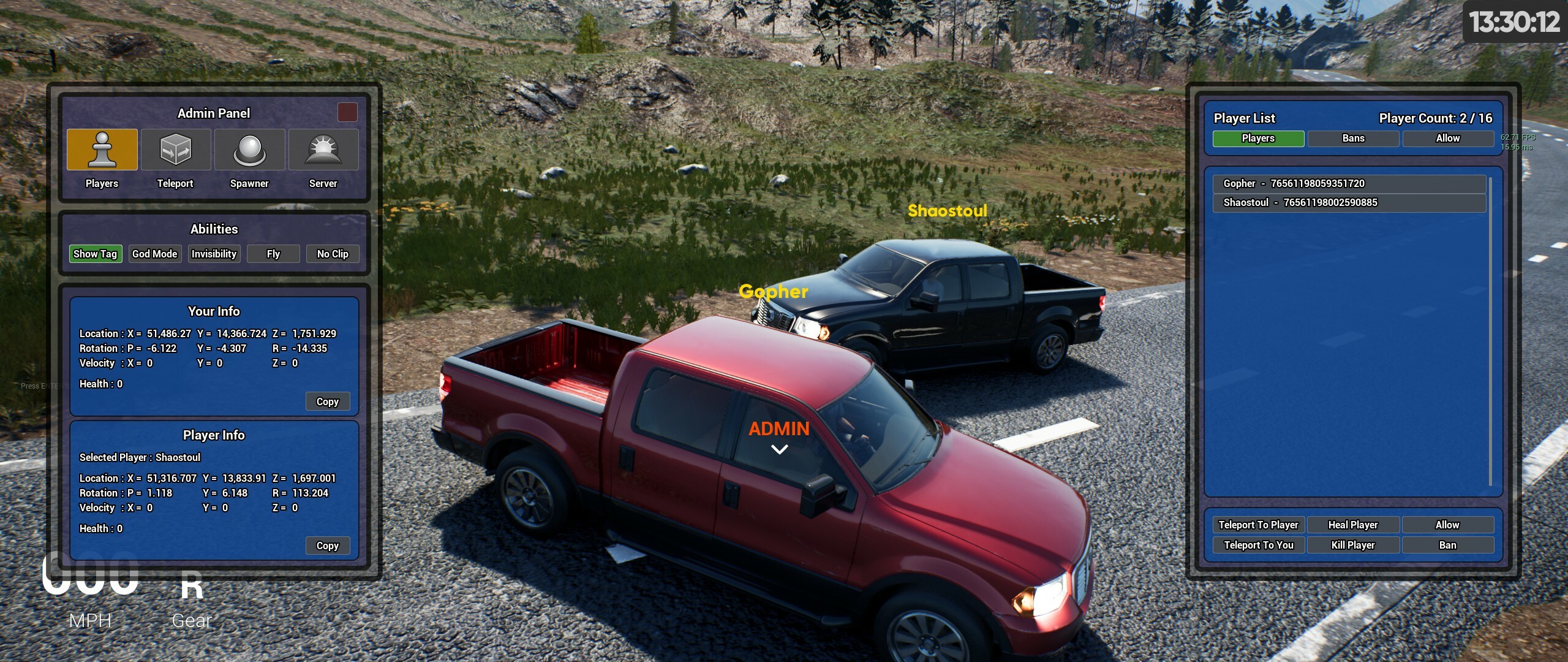Click Teleport To Player
This screenshot has width=1568, height=662.
(x=1259, y=525)
